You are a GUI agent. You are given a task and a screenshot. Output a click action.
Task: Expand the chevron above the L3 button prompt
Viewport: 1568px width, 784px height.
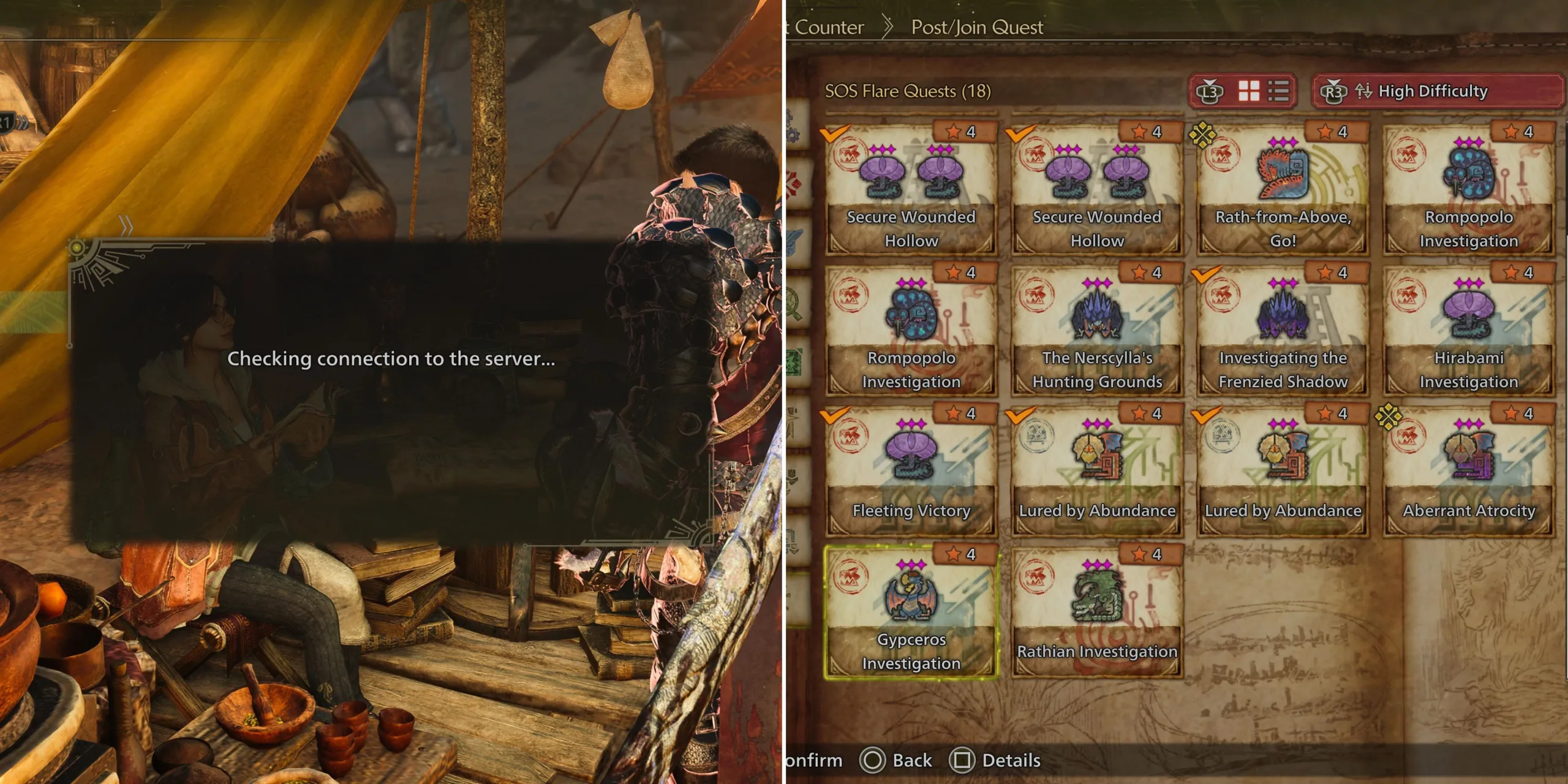click(x=1210, y=81)
